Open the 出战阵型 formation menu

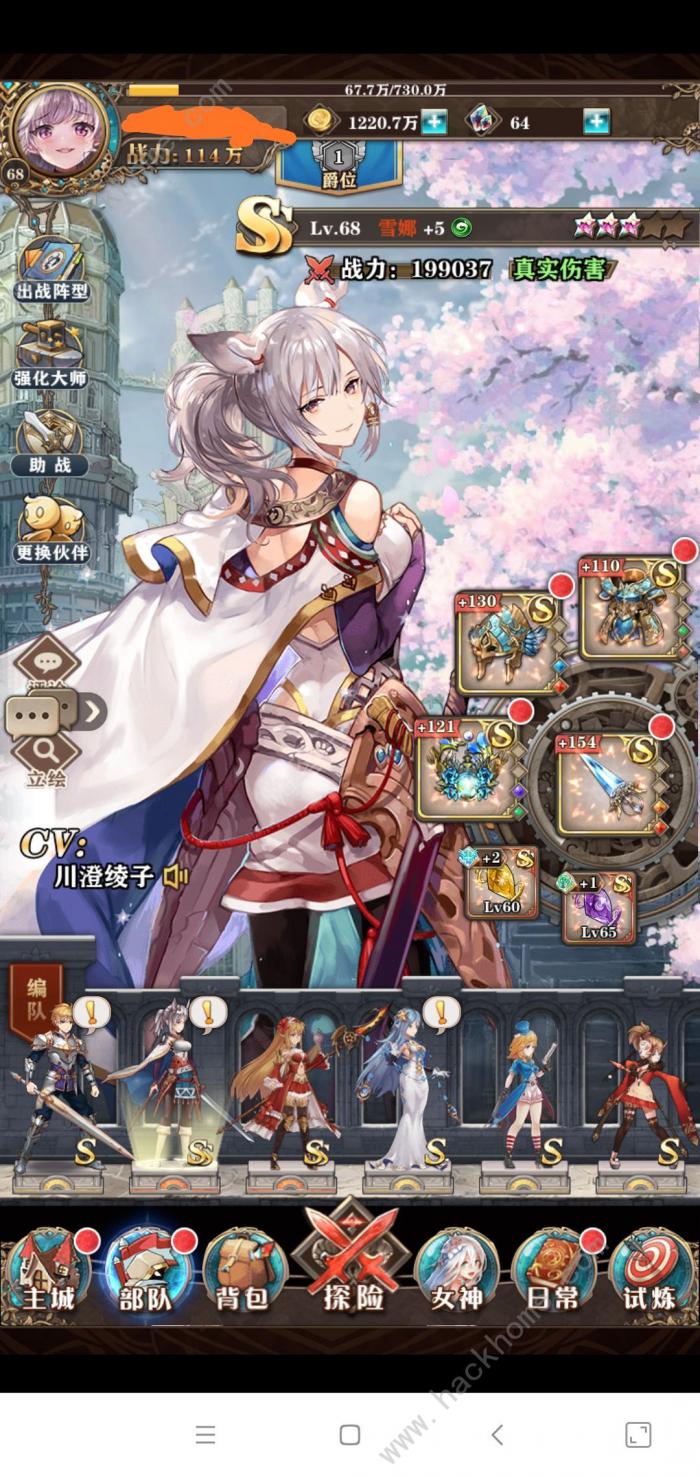[52, 263]
